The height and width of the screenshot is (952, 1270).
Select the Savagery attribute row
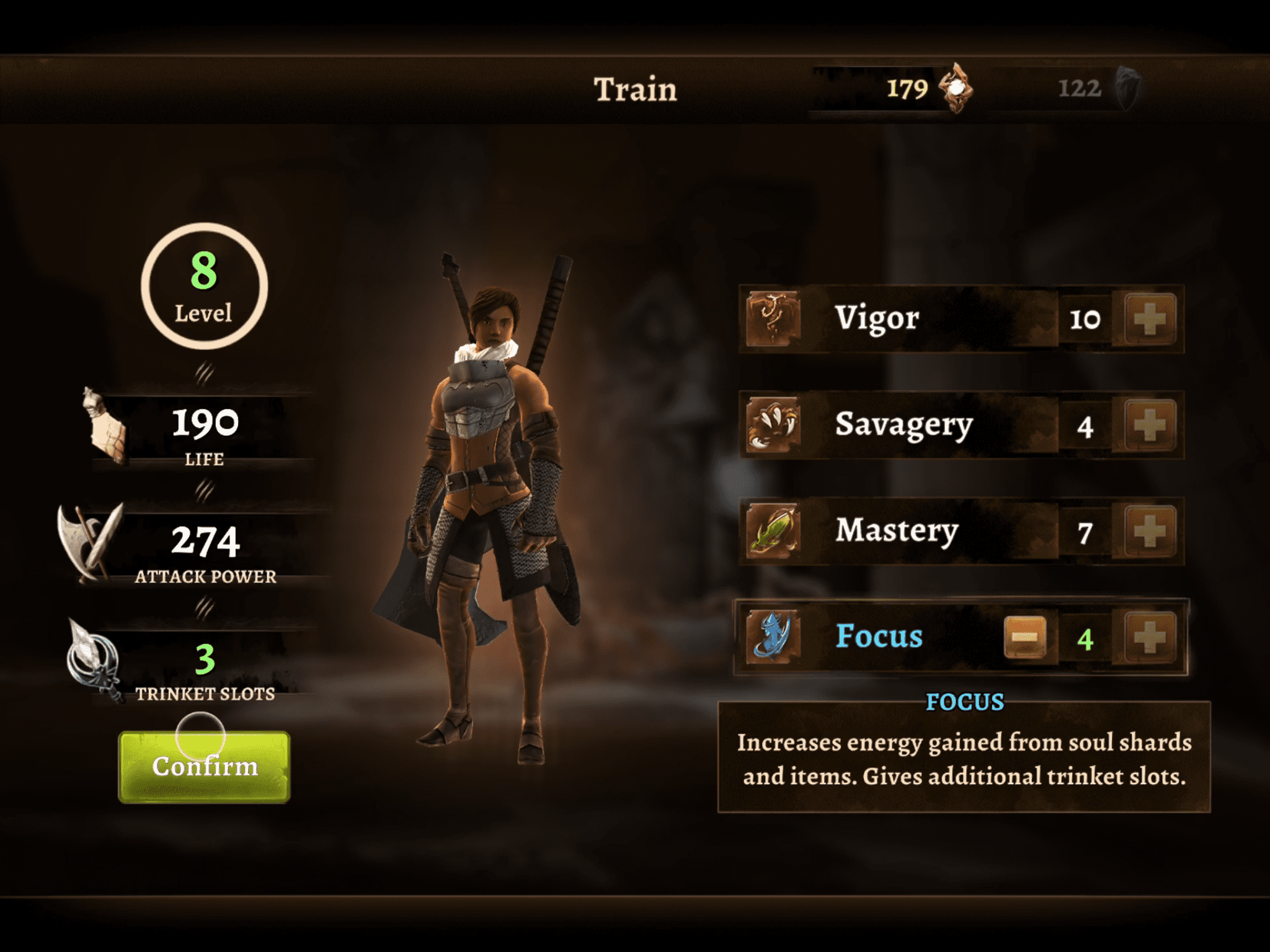click(x=899, y=425)
